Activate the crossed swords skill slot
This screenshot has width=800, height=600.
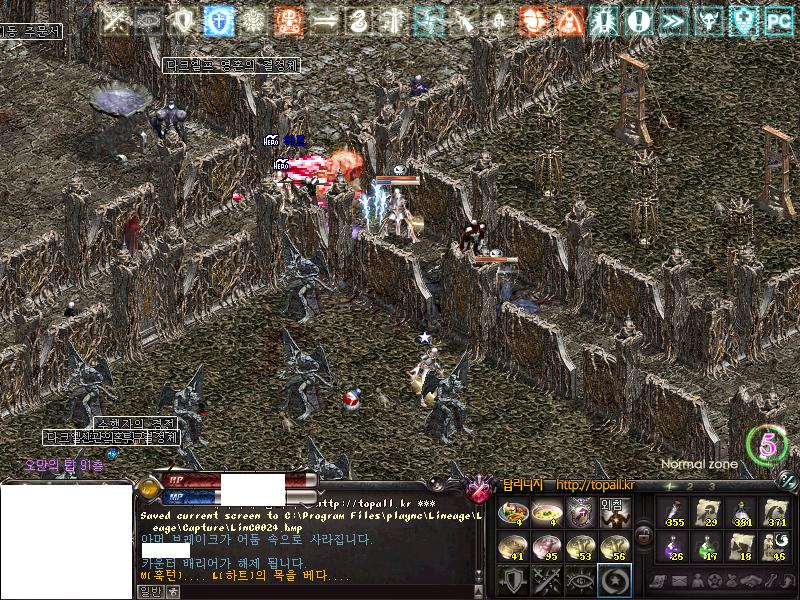point(546,579)
